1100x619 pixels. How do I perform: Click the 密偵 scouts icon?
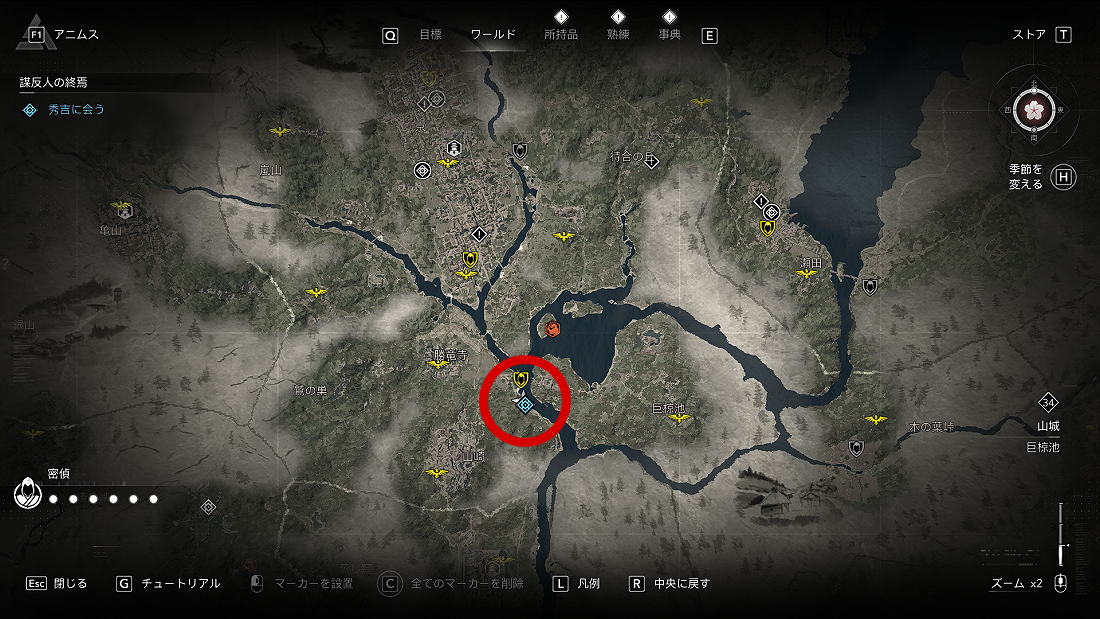point(26,493)
